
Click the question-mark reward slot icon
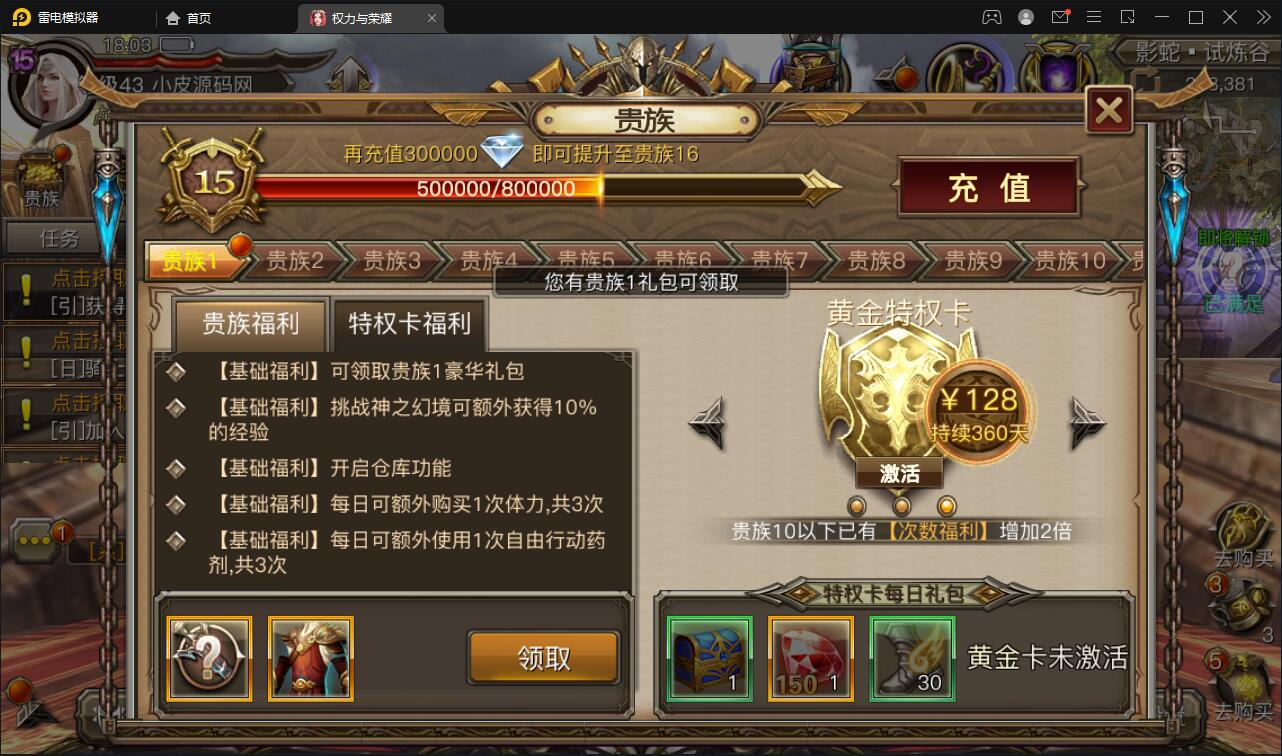[208, 658]
